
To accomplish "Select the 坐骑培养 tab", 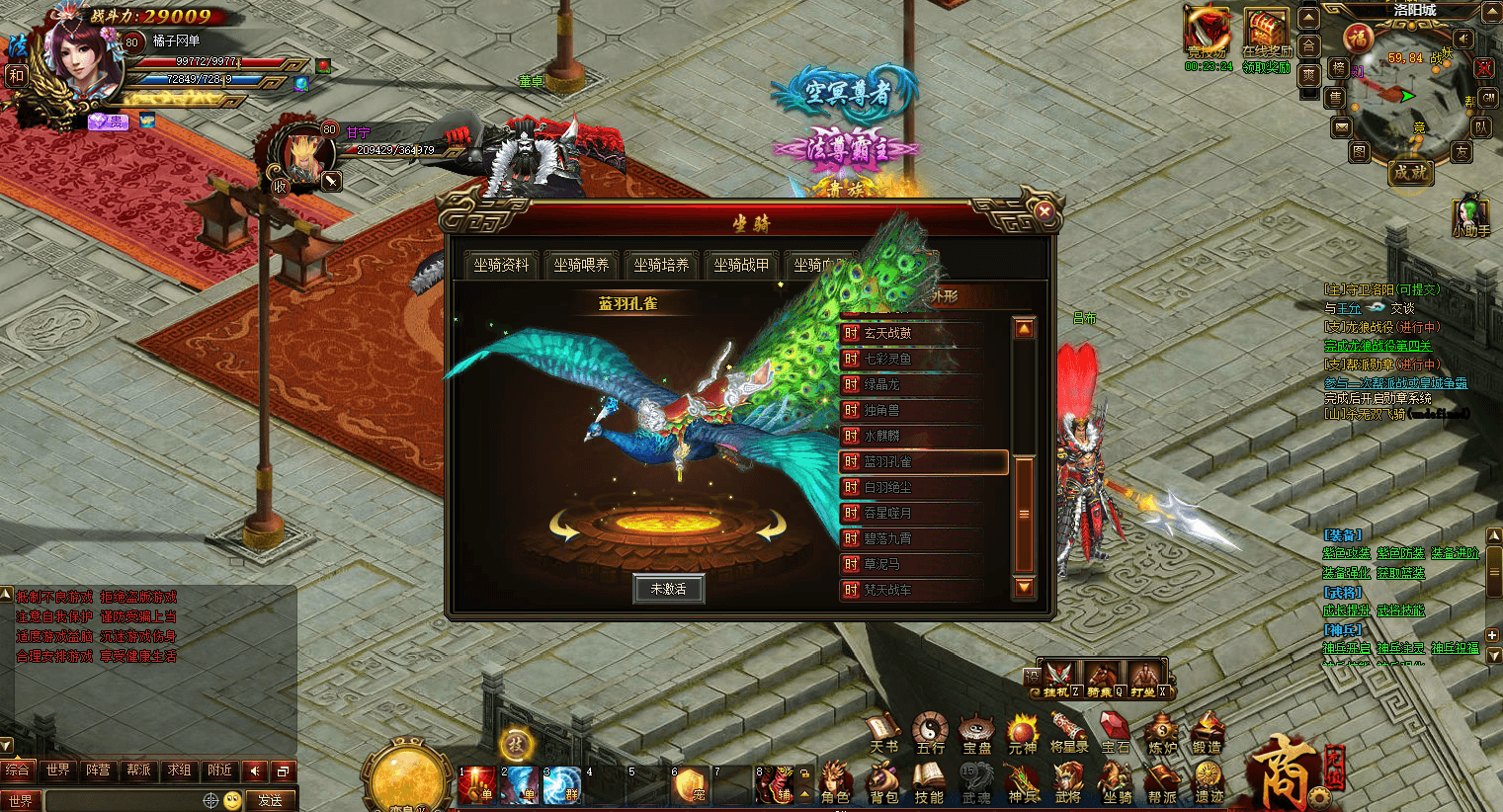I will (661, 265).
